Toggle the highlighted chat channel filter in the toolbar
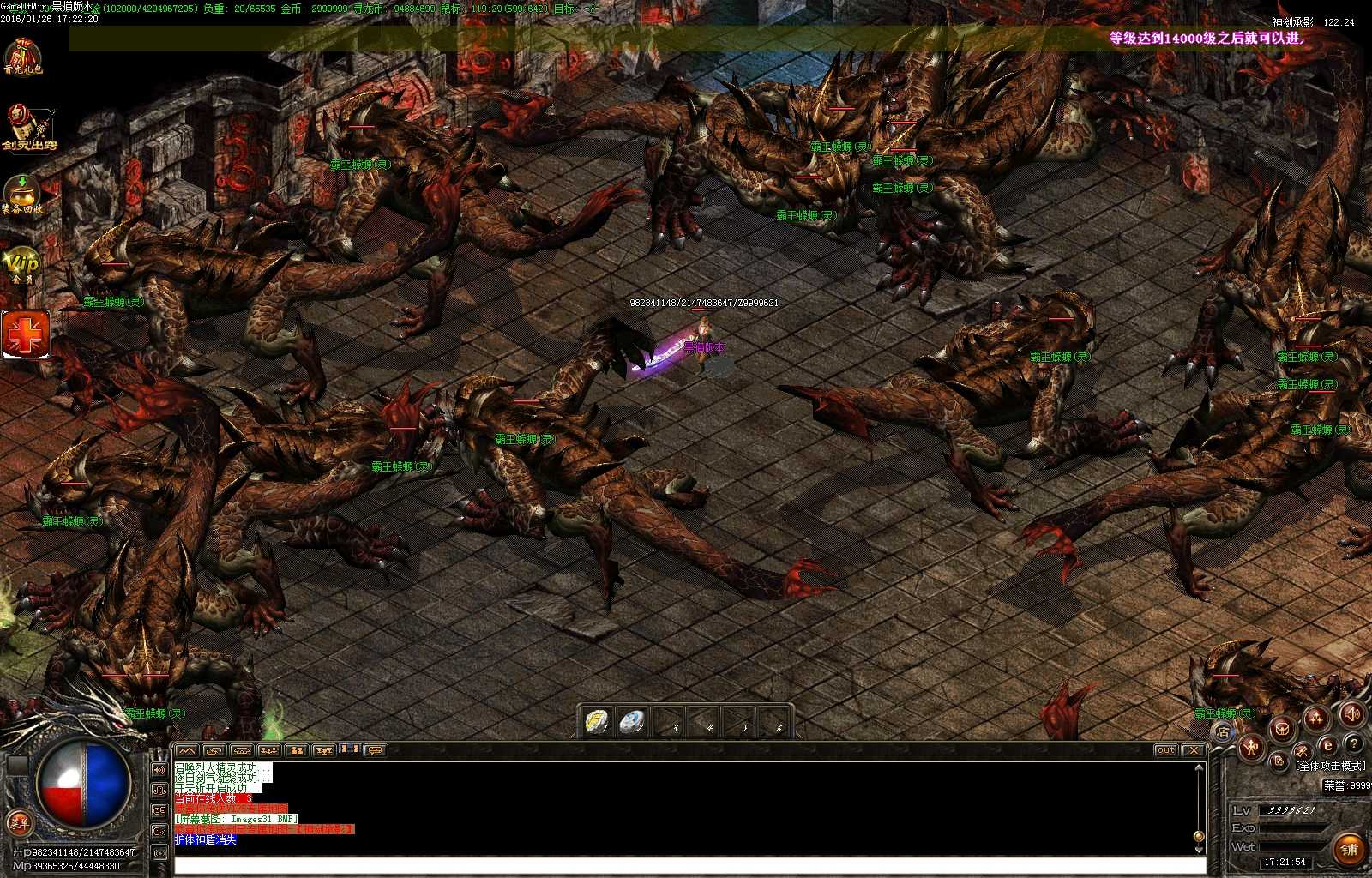The height and width of the screenshot is (878, 1372). [349, 749]
